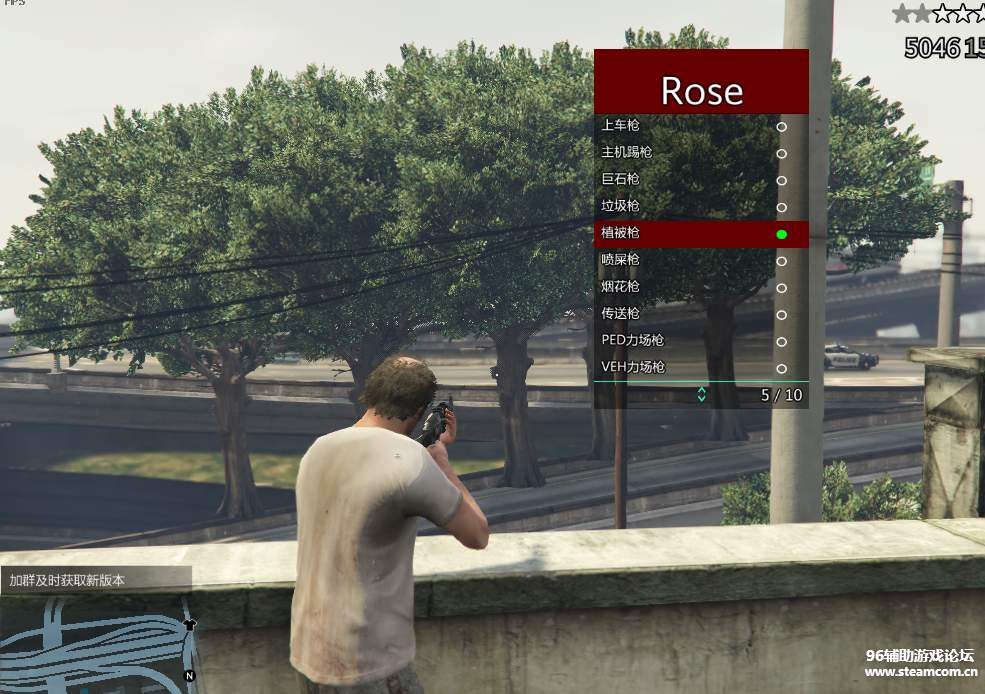This screenshot has height=694, width=985.
Task: Toggle the 上车枪 option
Action: [x=700, y=126]
